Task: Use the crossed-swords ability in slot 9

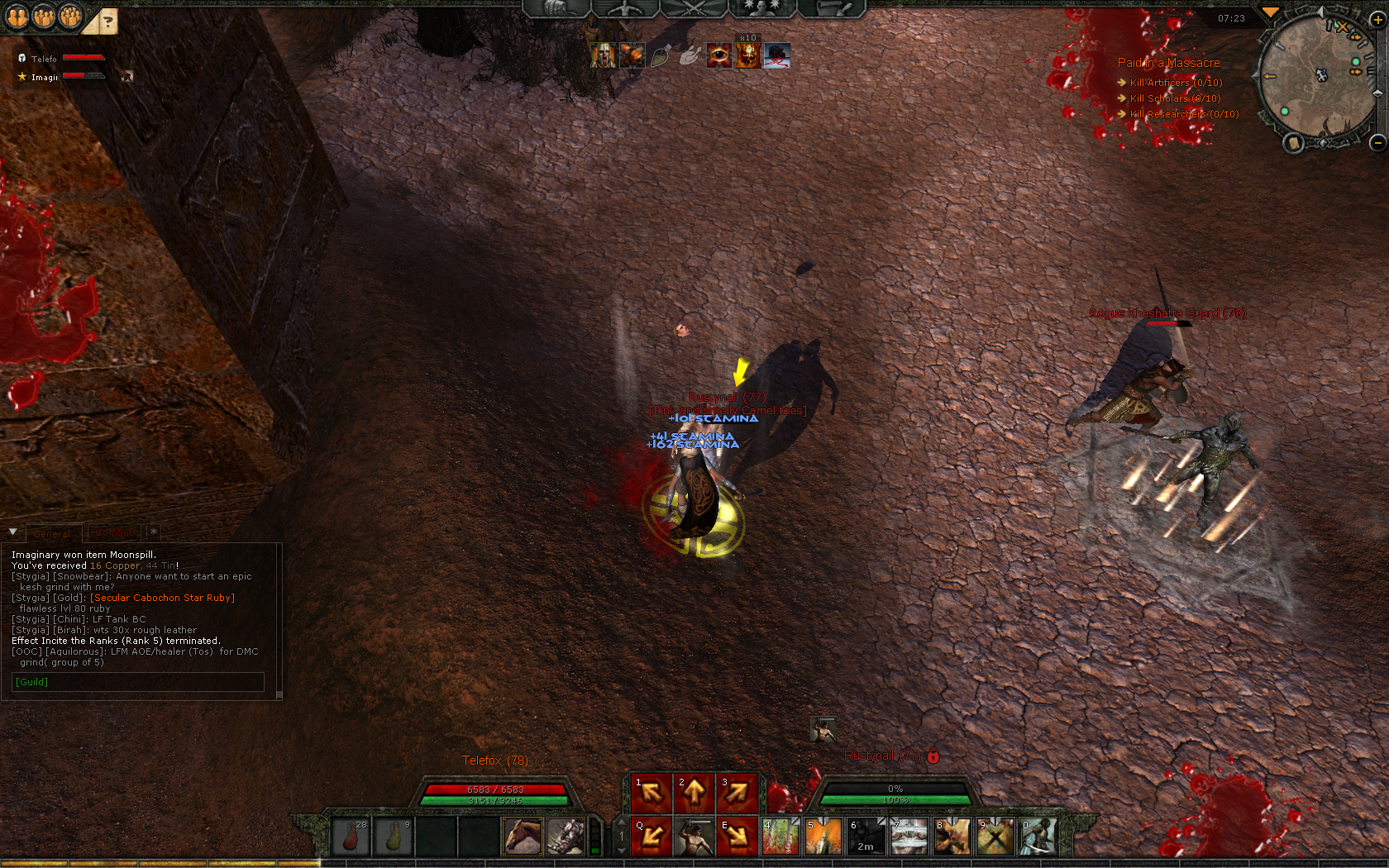Action: coord(995,837)
